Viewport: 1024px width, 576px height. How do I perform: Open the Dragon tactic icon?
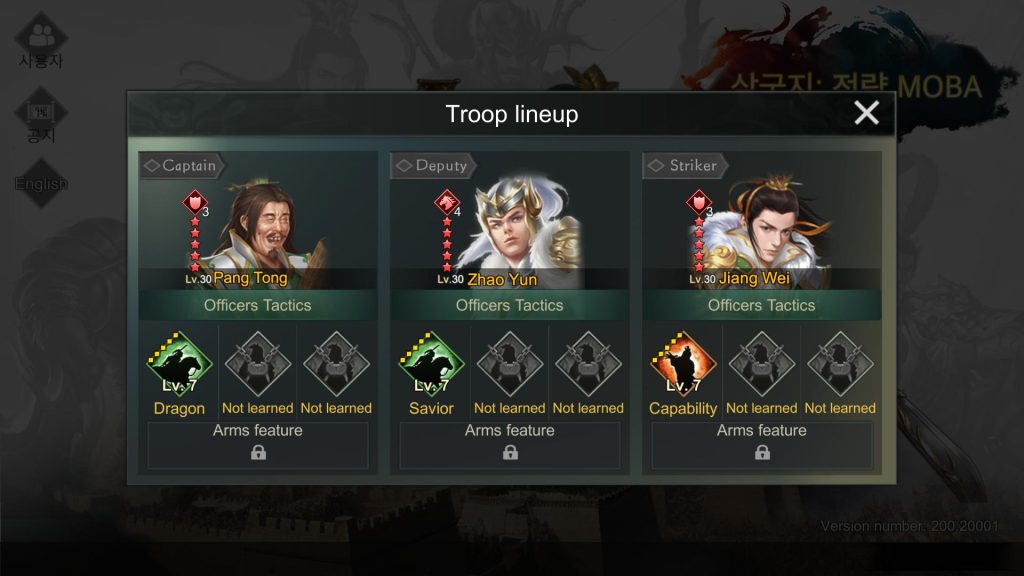(180, 365)
